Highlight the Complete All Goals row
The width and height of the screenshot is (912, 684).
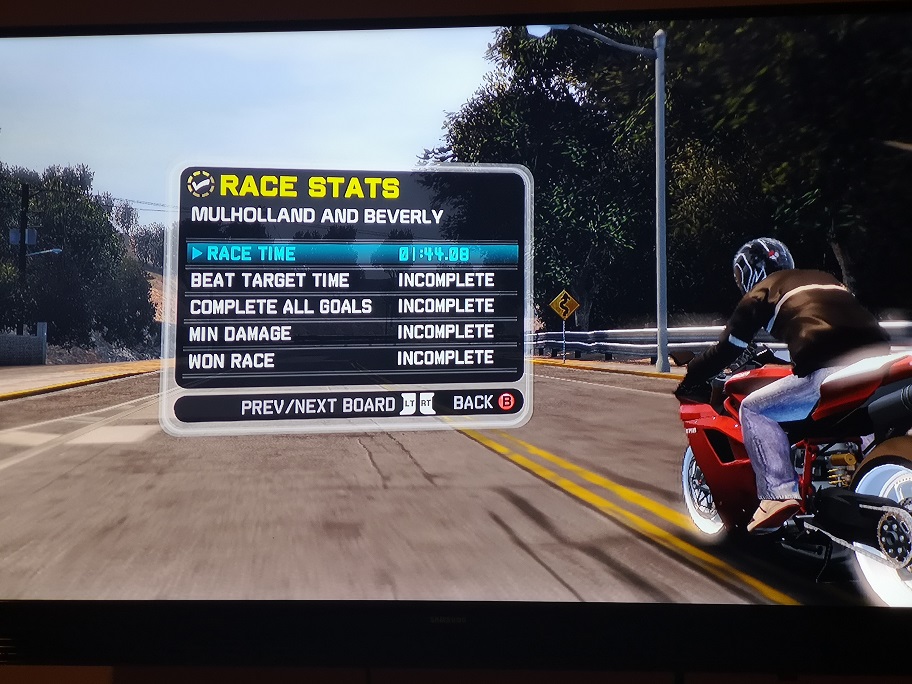tap(352, 306)
